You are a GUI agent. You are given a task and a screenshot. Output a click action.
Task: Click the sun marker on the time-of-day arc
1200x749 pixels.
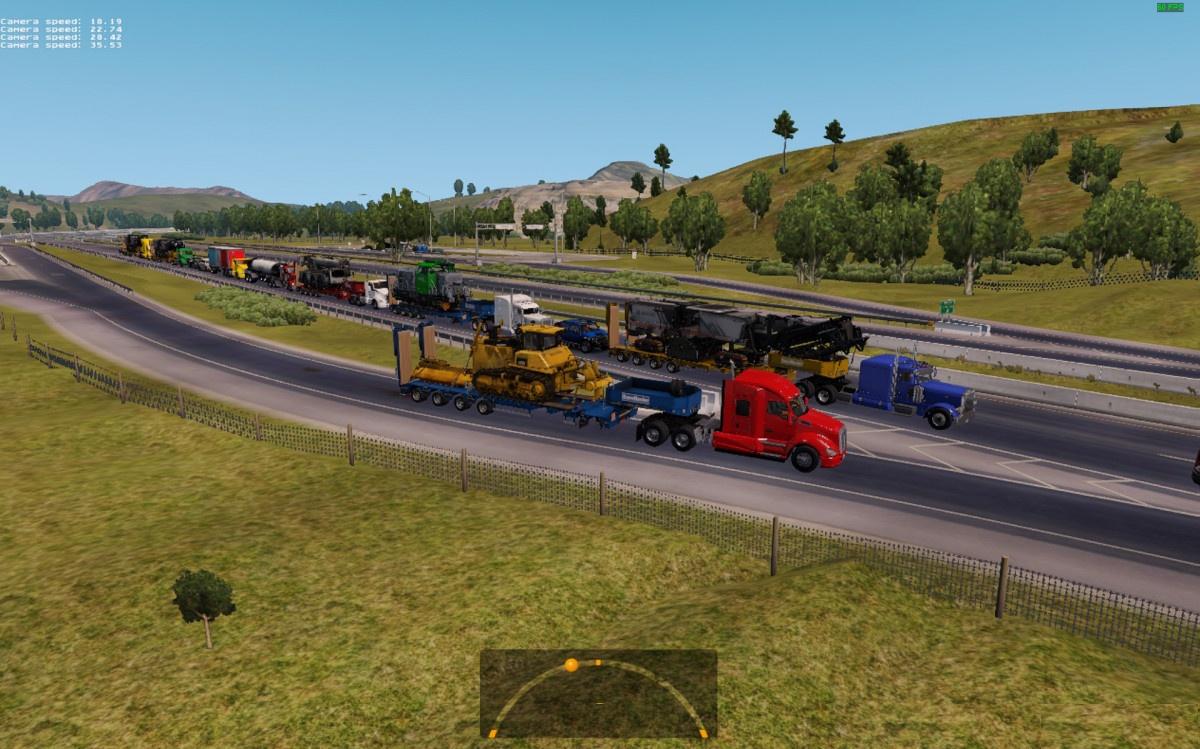[x=571, y=664]
